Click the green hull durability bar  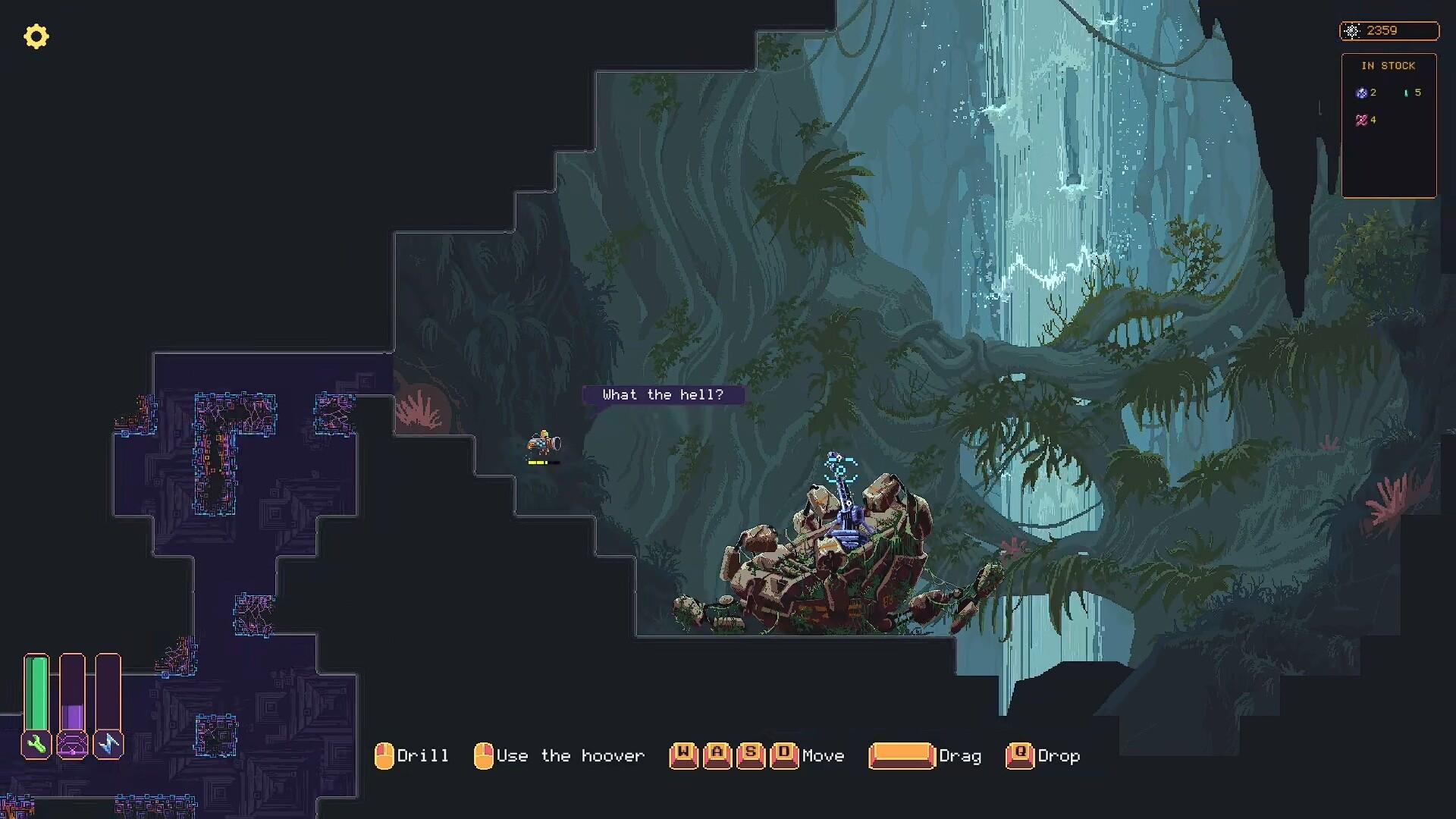36,694
